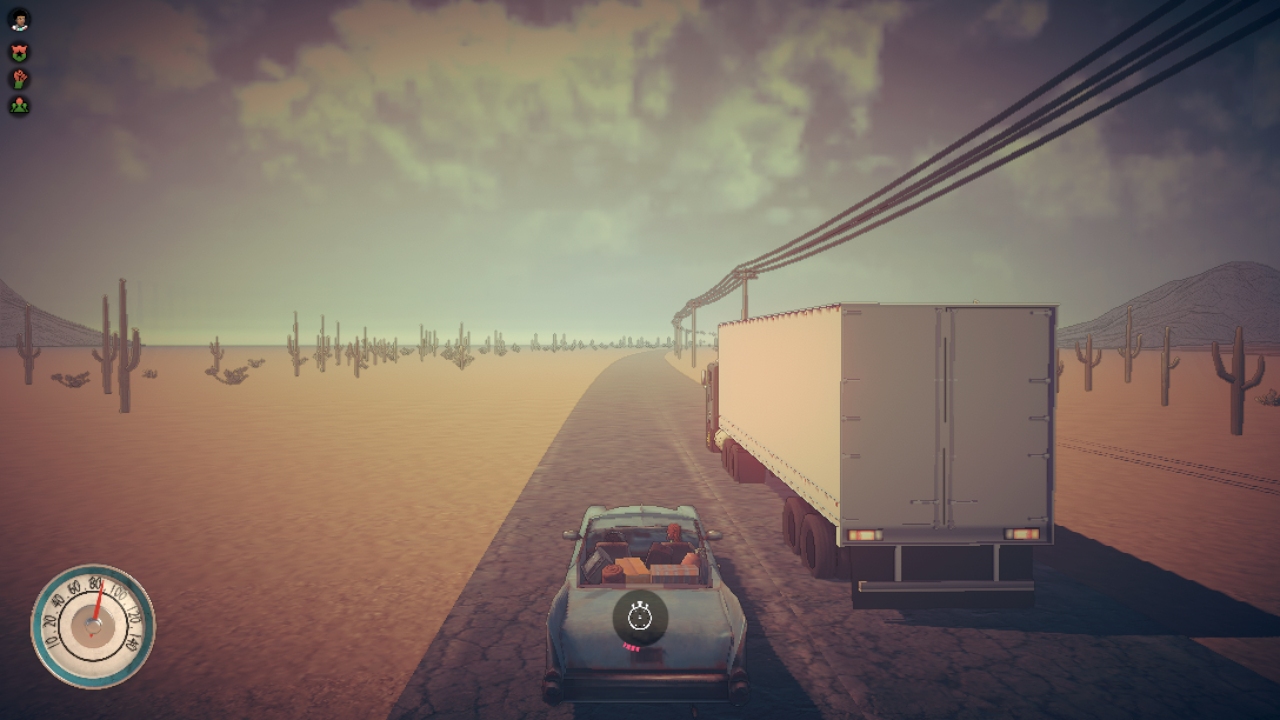
Task: Expand the top-left status icon column
Action: [19, 60]
